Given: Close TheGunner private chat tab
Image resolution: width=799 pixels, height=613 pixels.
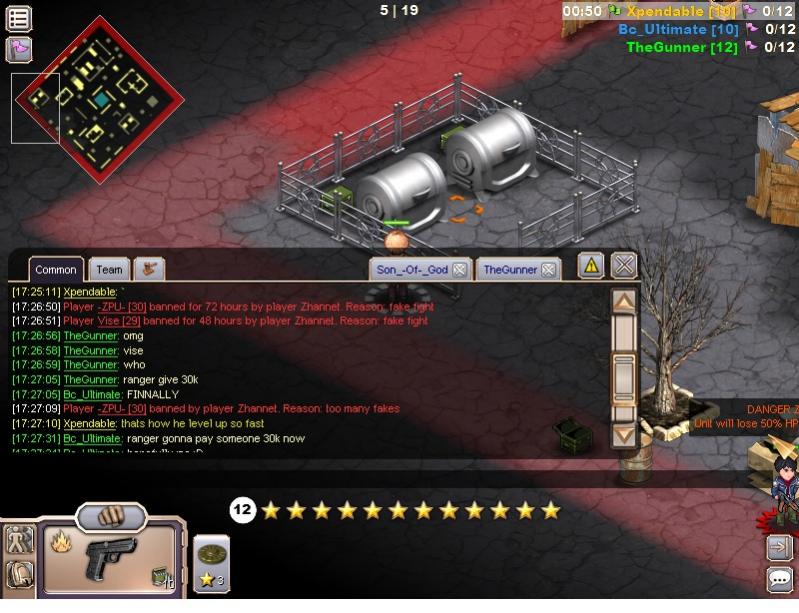Looking at the screenshot, I should [548, 269].
